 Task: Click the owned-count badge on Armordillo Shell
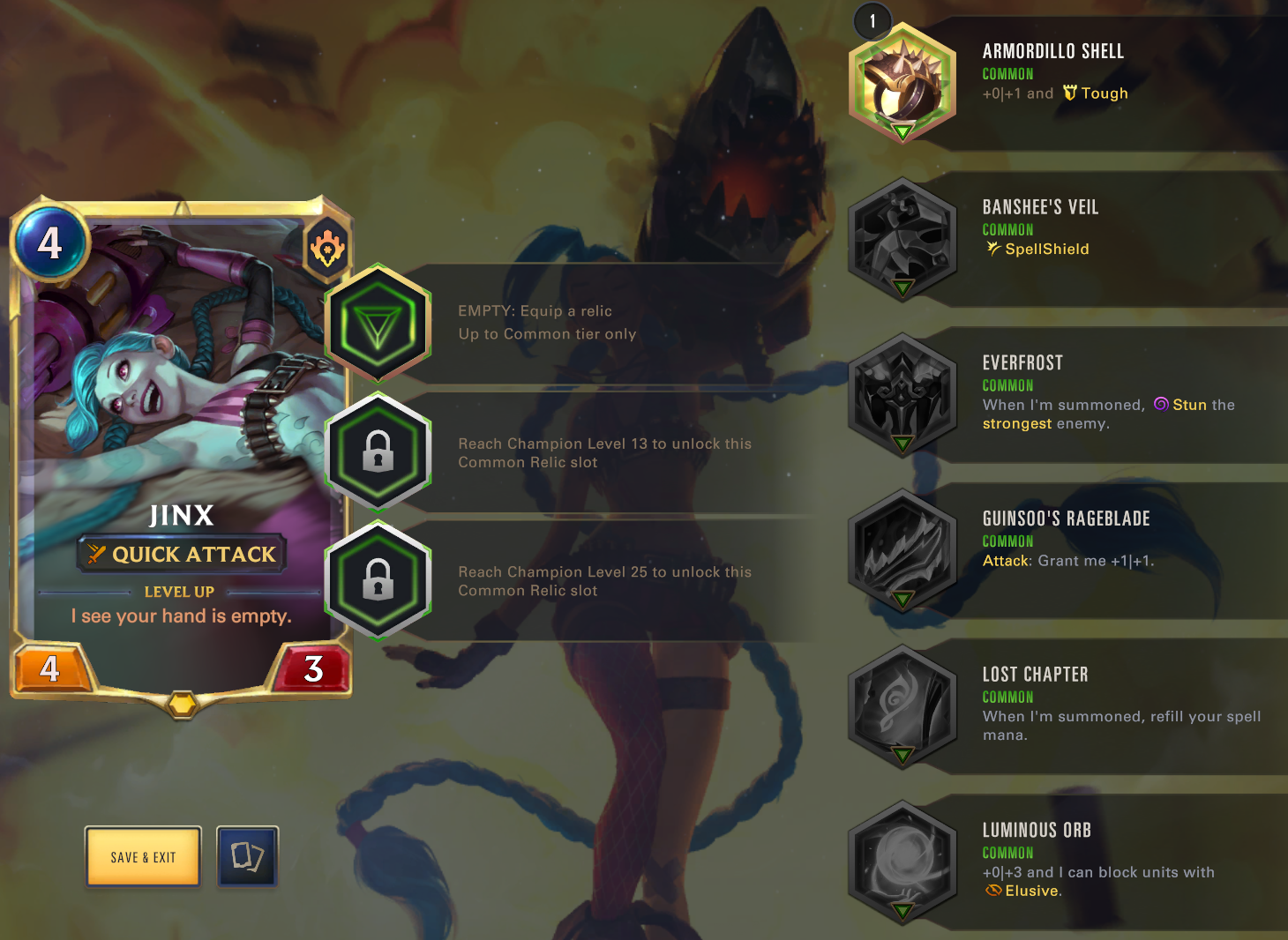click(872, 22)
